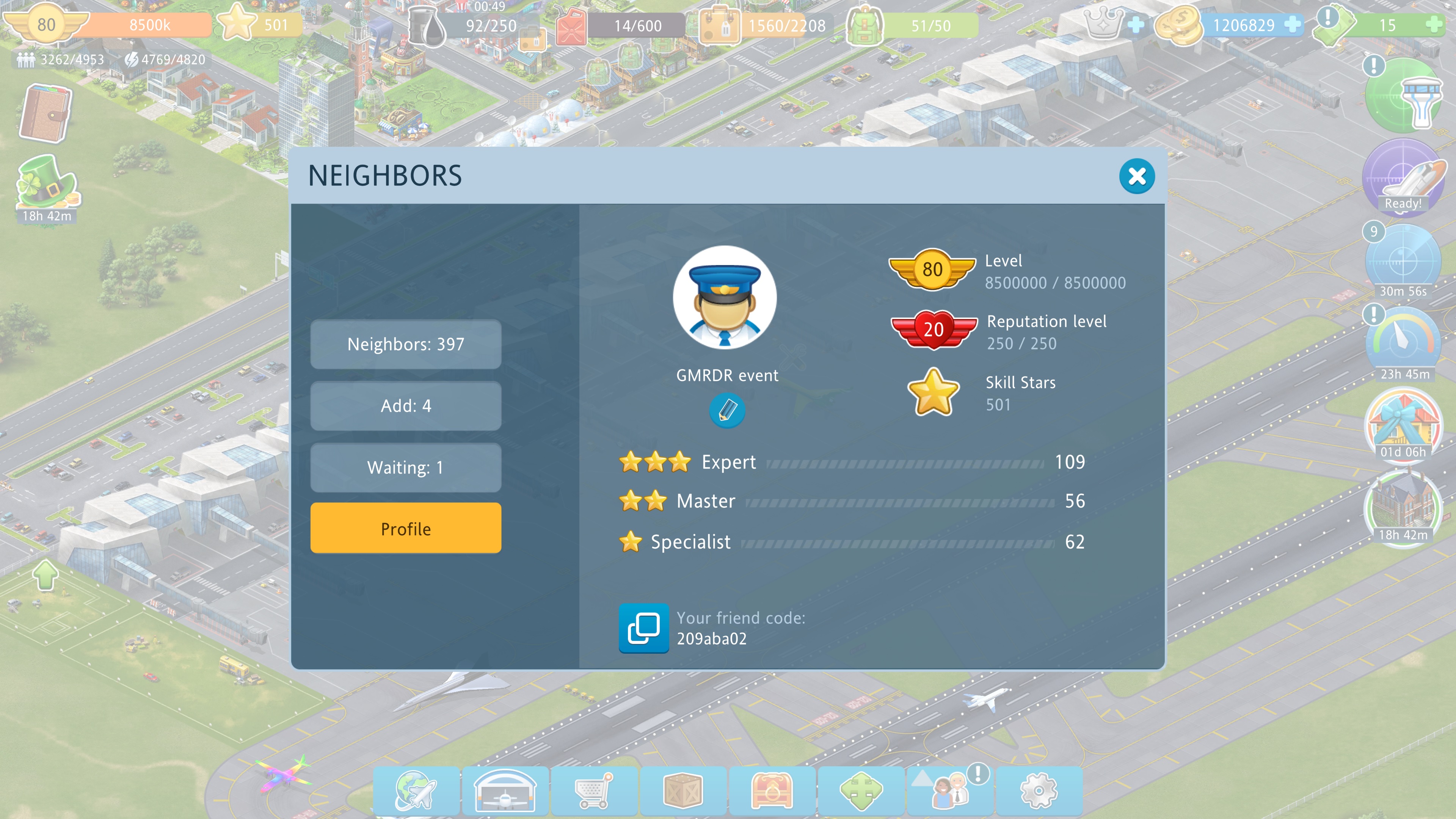This screenshot has width=1456, height=819.
Task: Add more coins with the plus button
Action: (x=1292, y=25)
